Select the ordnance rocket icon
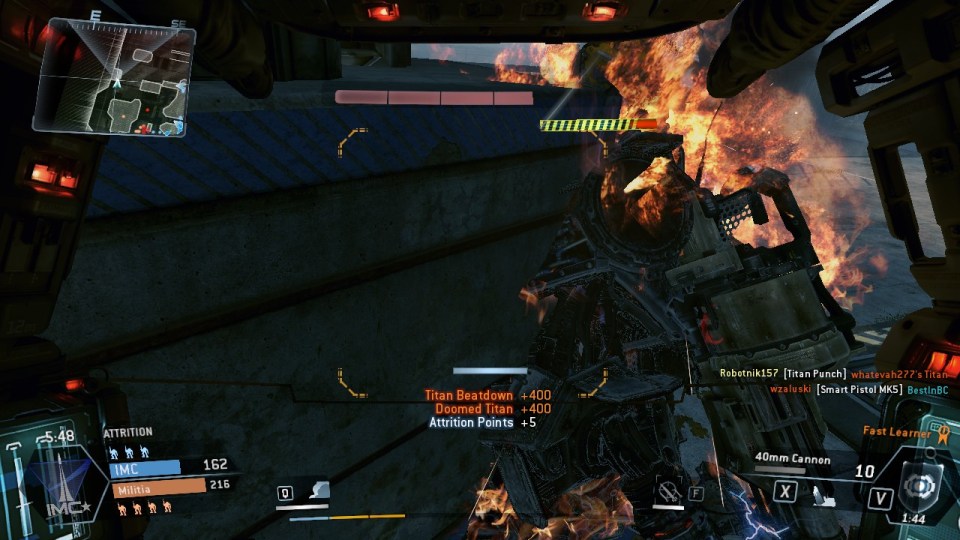 823,493
